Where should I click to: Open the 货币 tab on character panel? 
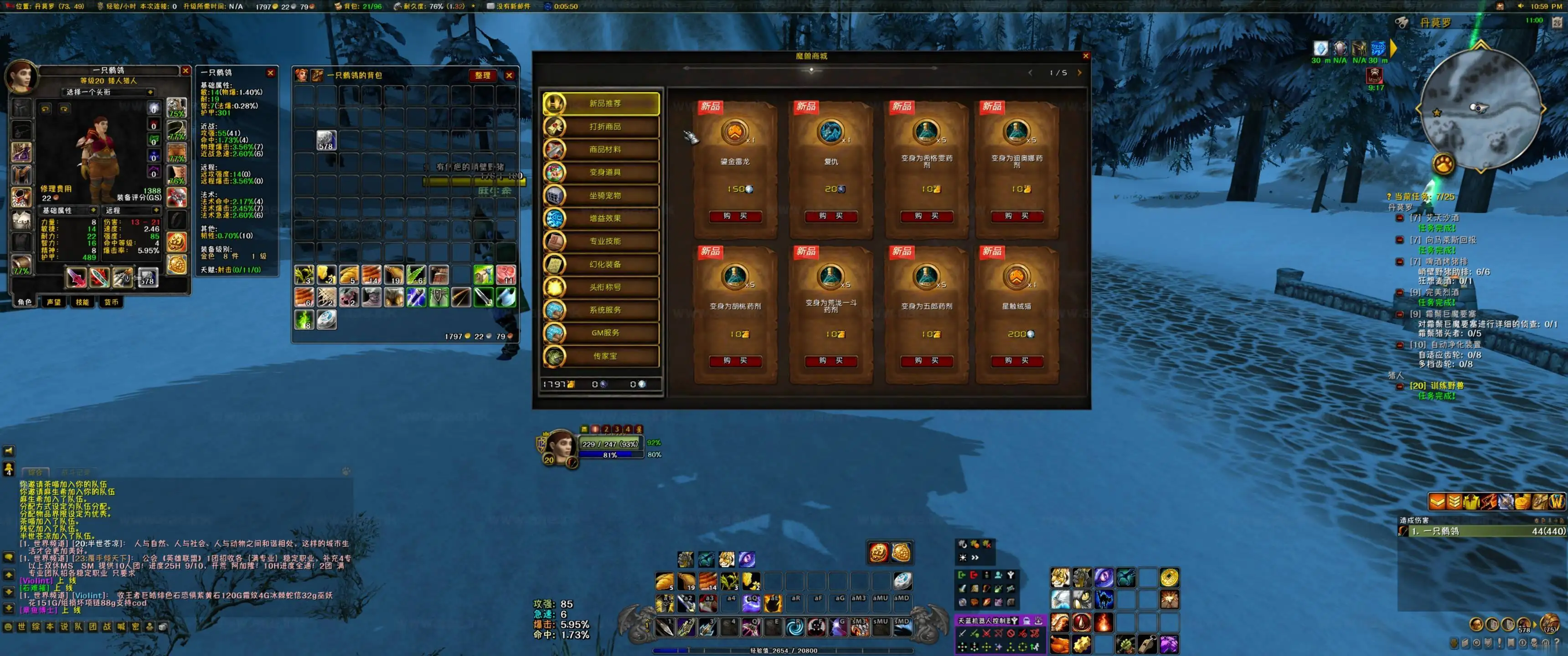111,302
